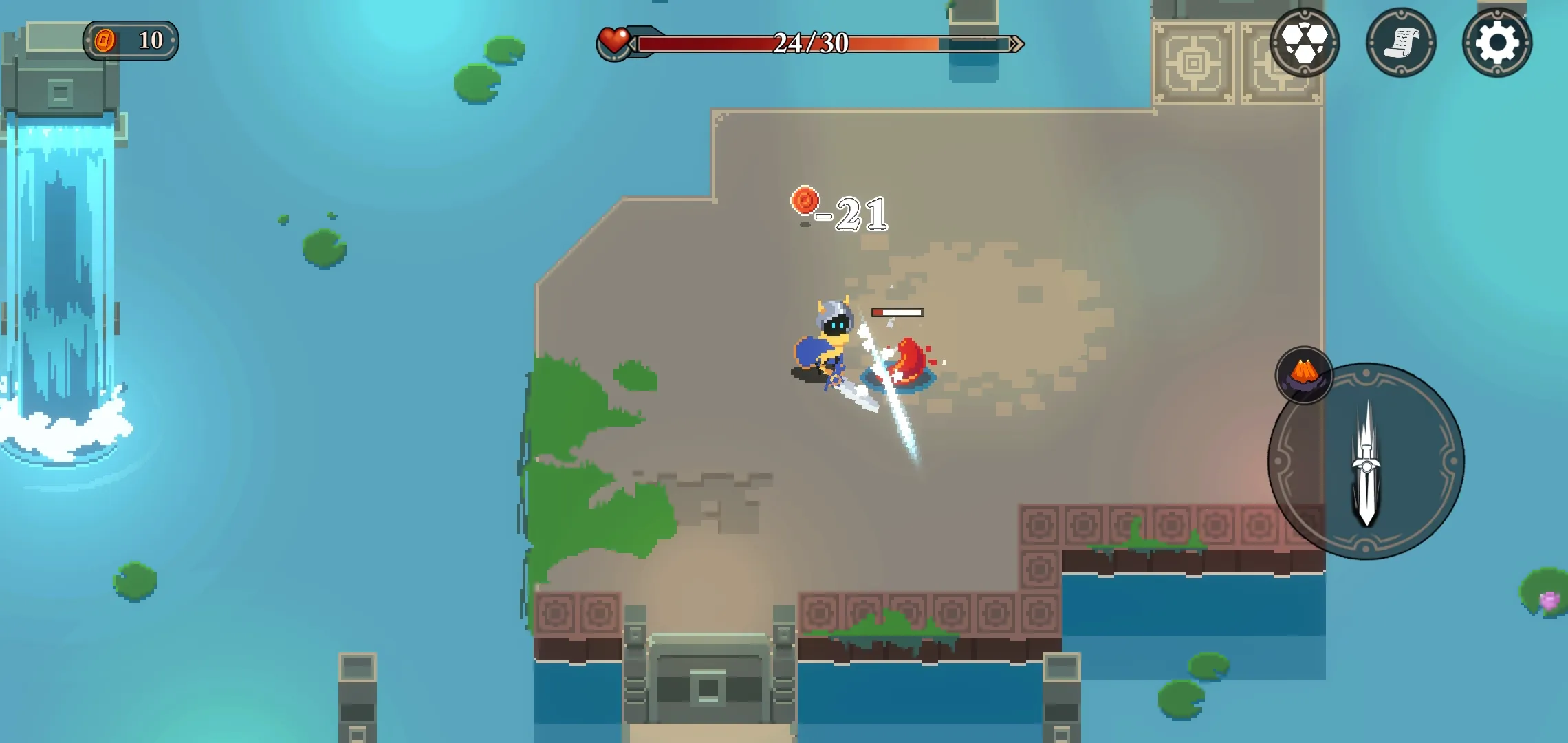Viewport: 1568px width, 743px height.
Task: Open the hexagon cluster menu
Action: click(1304, 43)
